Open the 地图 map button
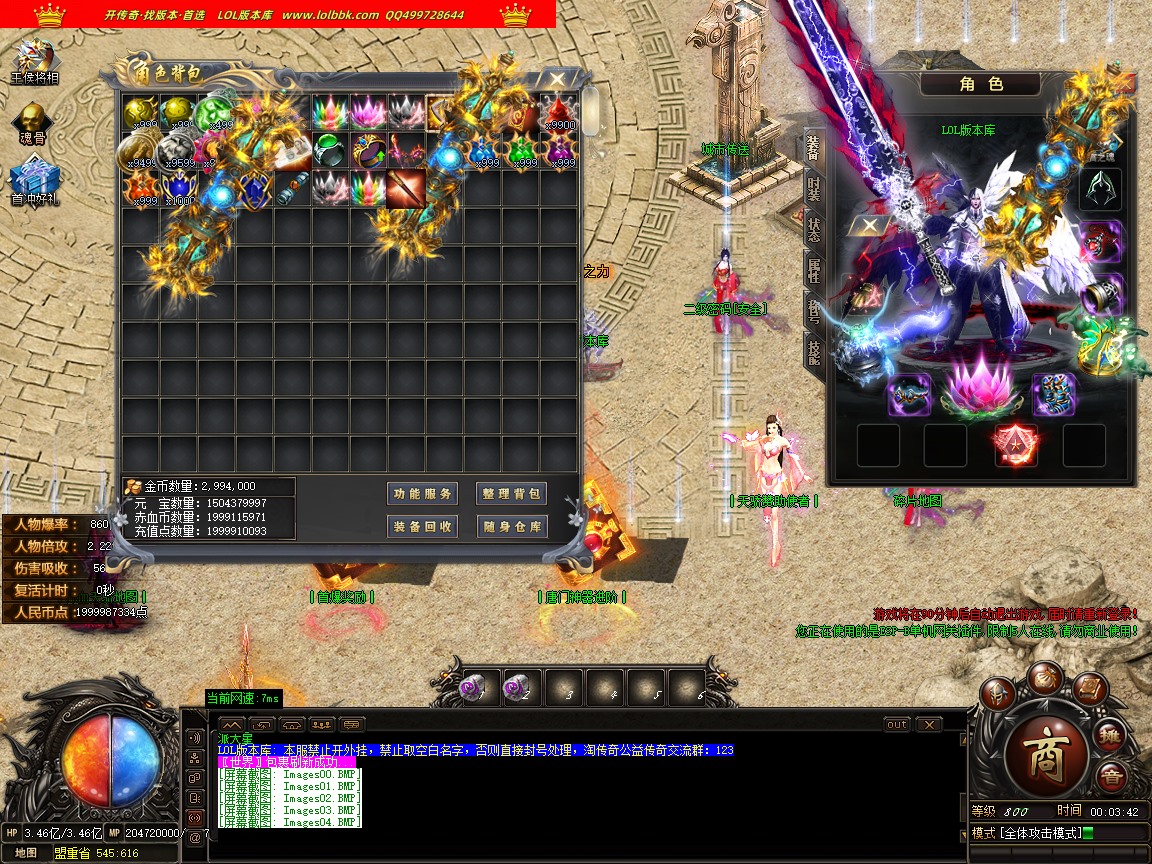This screenshot has height=864, width=1152. click(27, 853)
